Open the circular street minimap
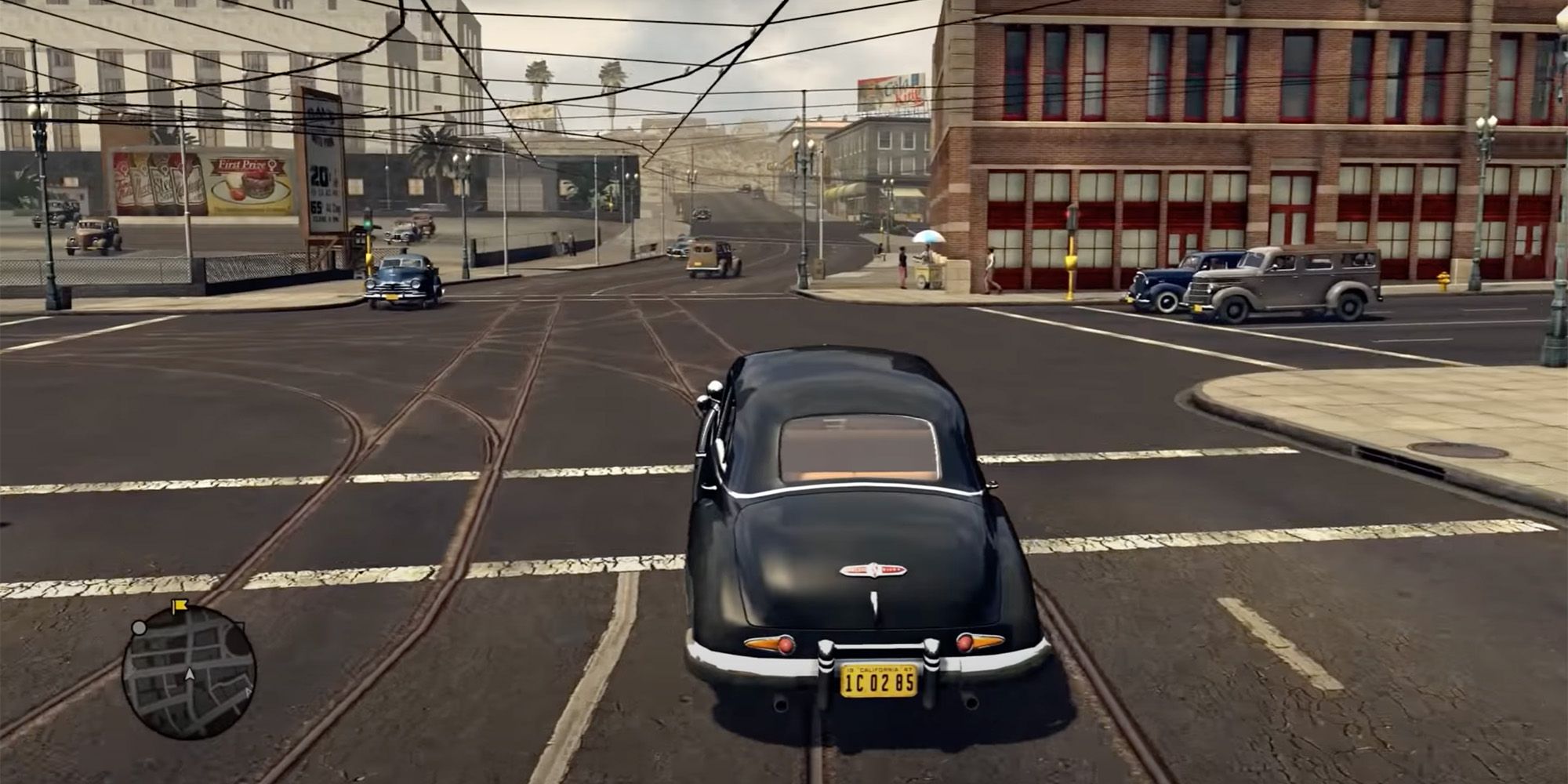Screen dimensions: 1568x784 click(190, 673)
